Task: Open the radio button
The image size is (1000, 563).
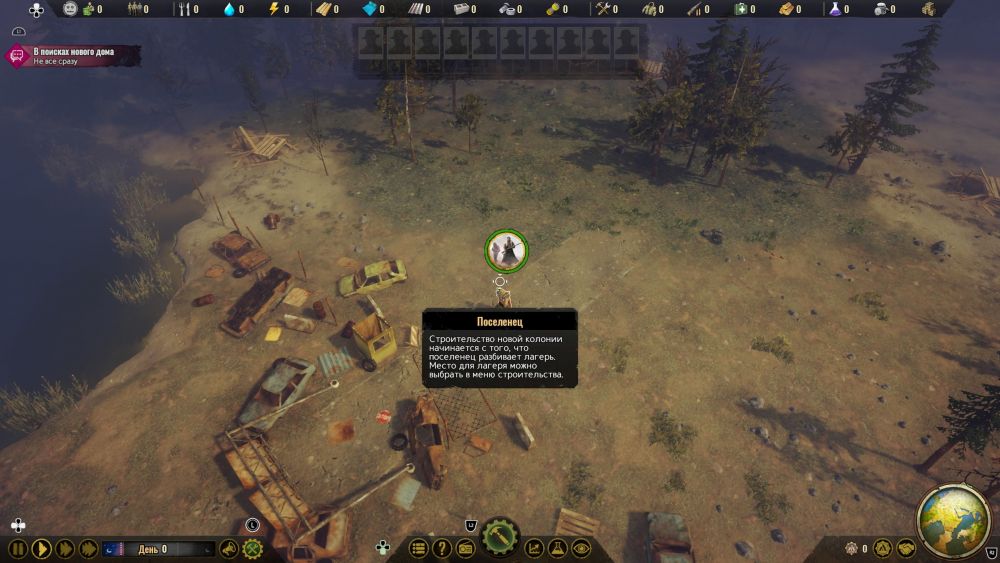Action: tap(465, 548)
